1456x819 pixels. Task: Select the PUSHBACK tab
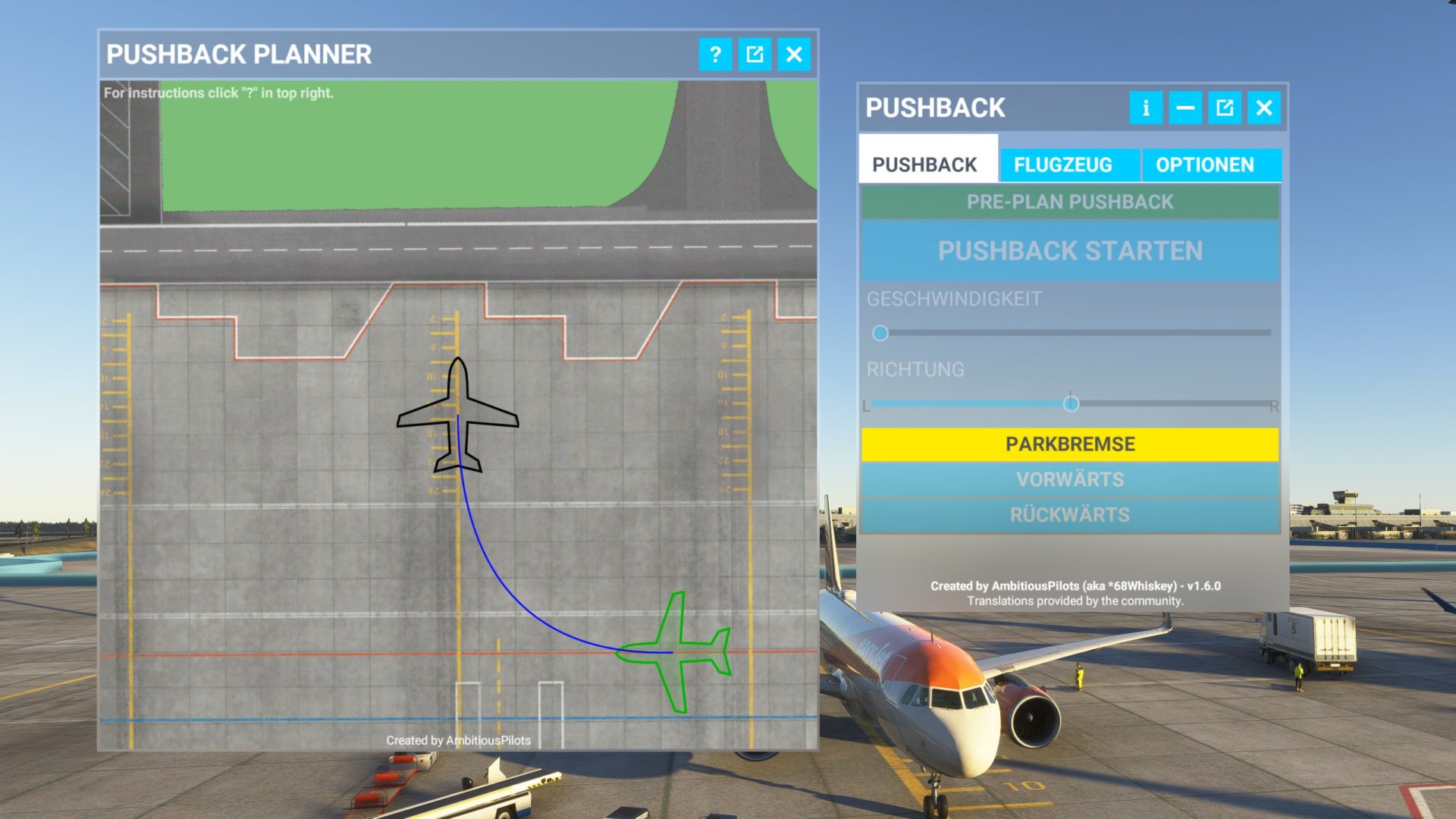click(928, 162)
